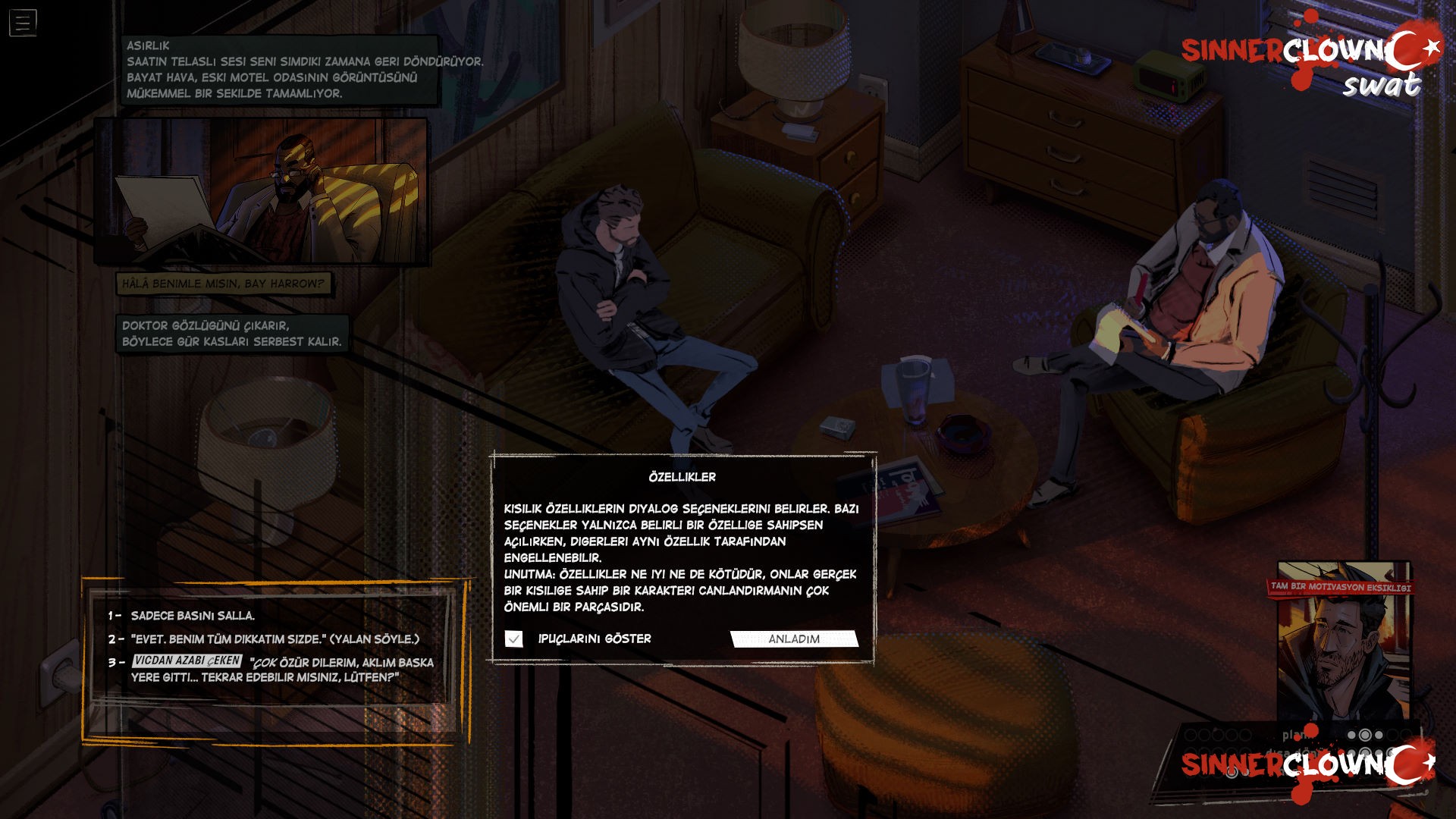This screenshot has width=1456, height=819.
Task: Select the lie reply 'Evet. Benim tüm dikkatim sizde'
Action: pos(275,639)
